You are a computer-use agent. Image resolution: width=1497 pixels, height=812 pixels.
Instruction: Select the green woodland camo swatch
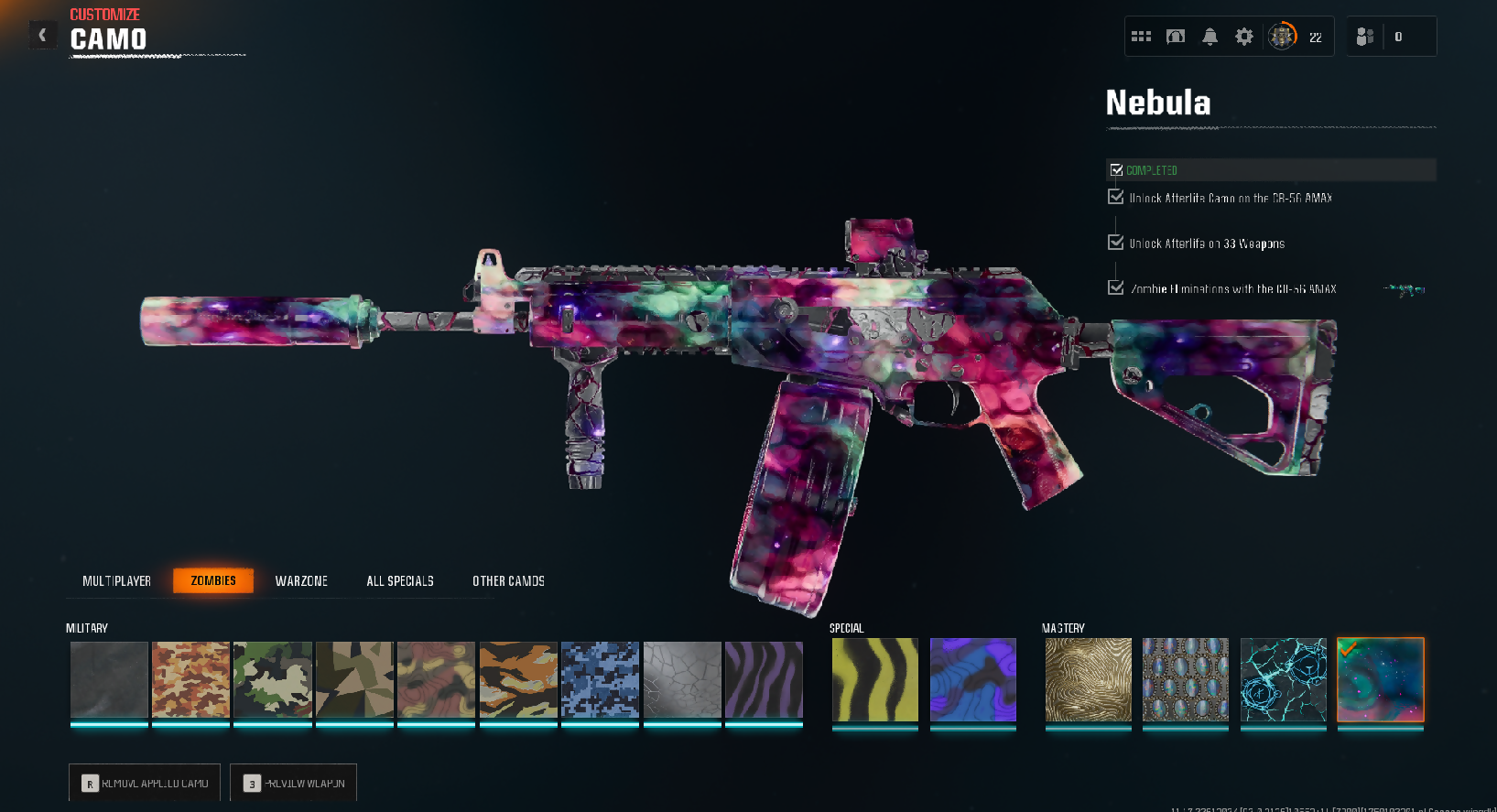pyautogui.click(x=273, y=679)
